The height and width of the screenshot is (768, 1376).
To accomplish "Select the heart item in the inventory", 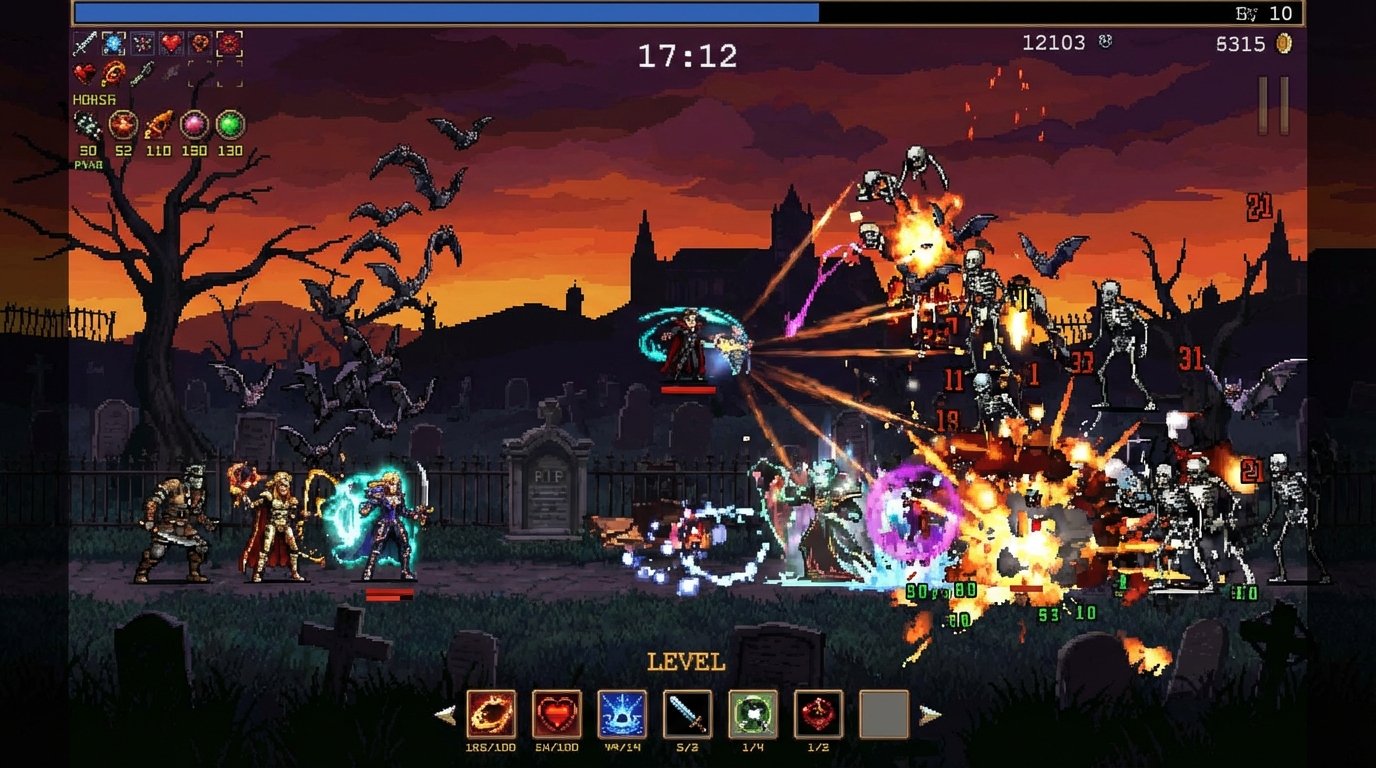I will pyautogui.click(x=170, y=42).
